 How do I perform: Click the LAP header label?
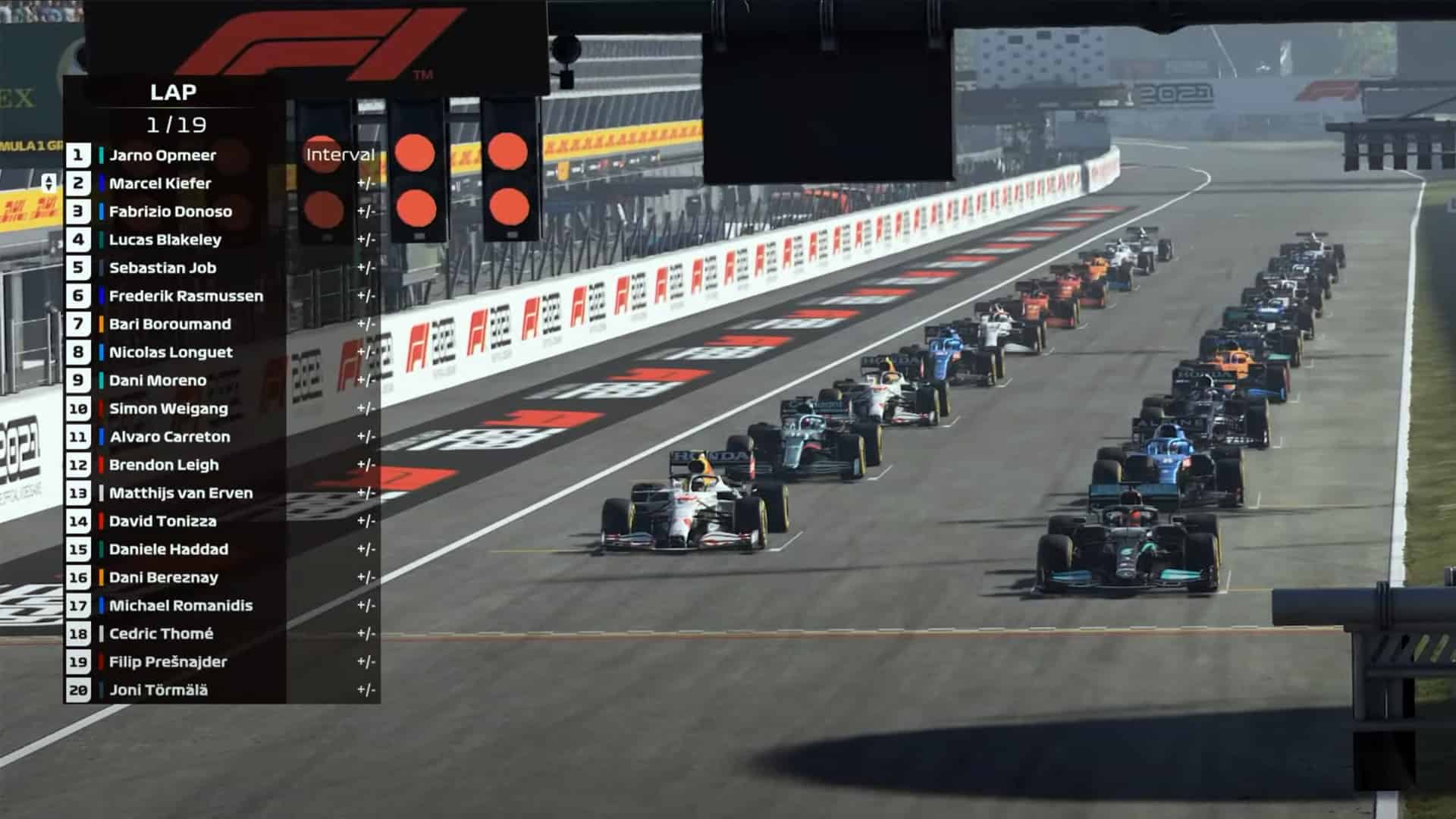click(173, 93)
